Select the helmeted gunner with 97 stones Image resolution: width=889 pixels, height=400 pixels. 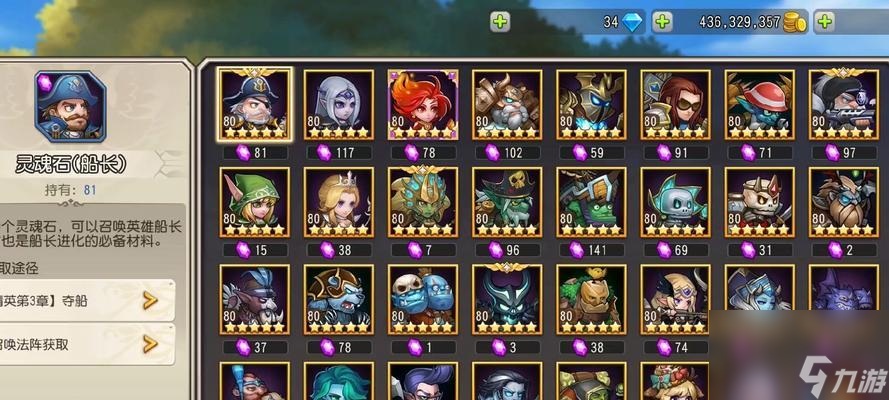coord(843,105)
